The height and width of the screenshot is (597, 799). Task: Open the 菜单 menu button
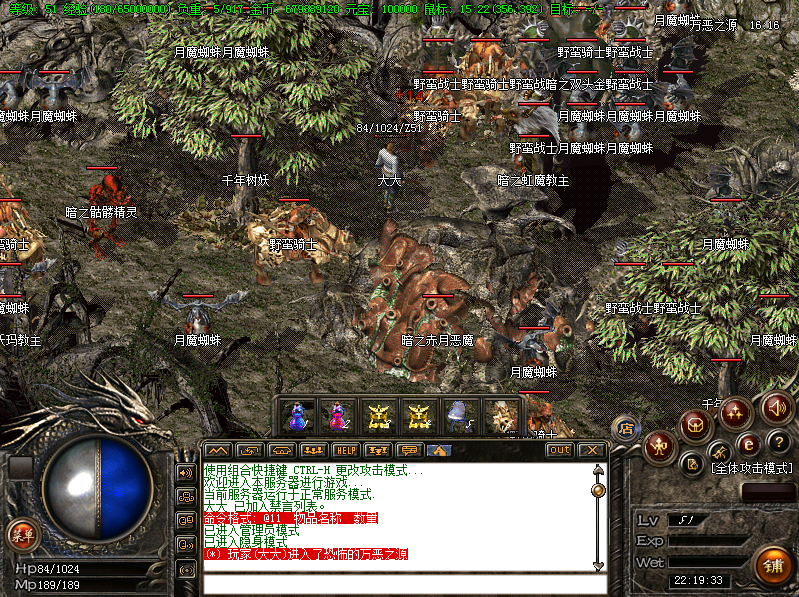(x=20, y=534)
